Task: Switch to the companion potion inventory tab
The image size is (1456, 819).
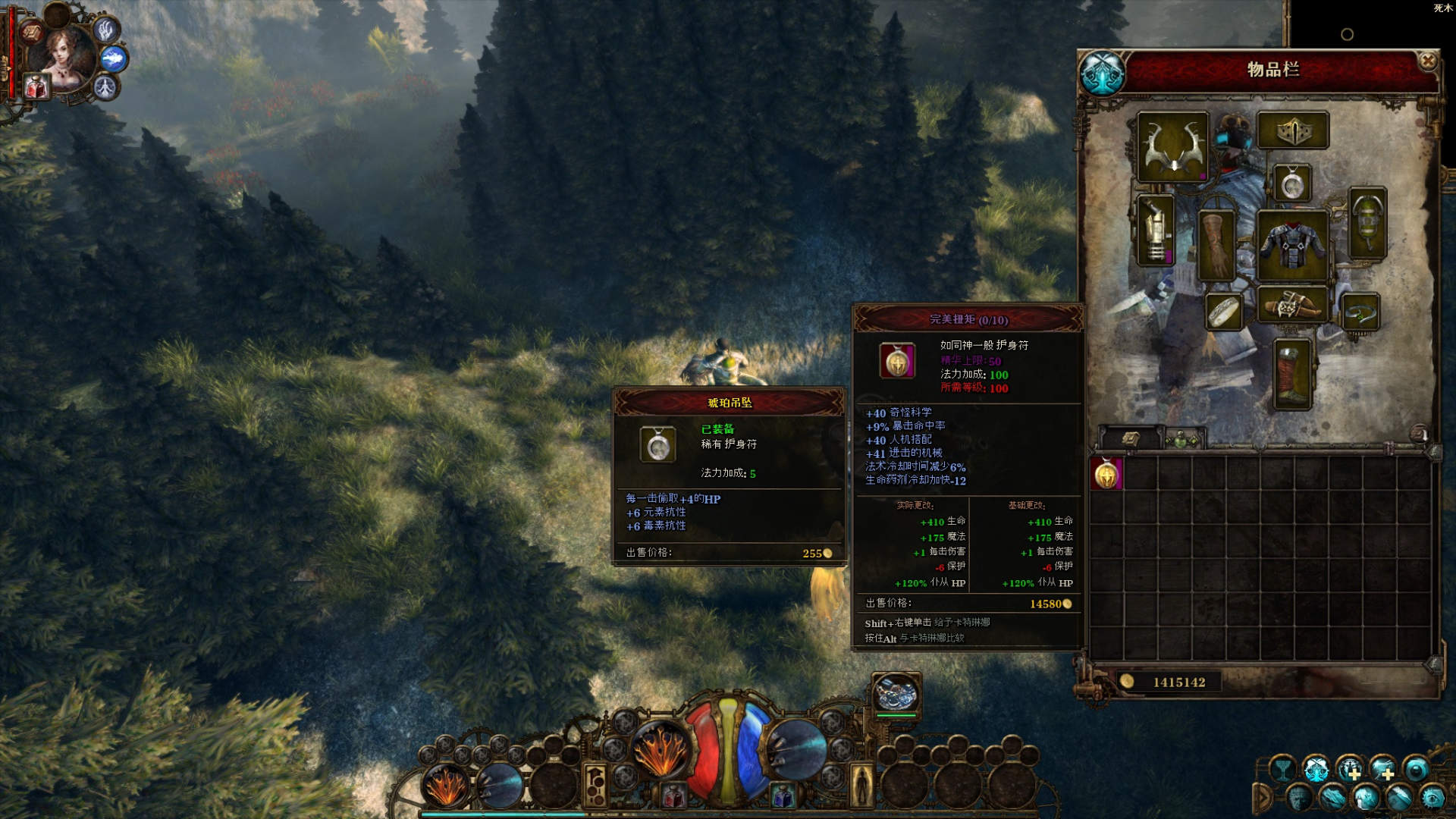Action: [x=1181, y=439]
